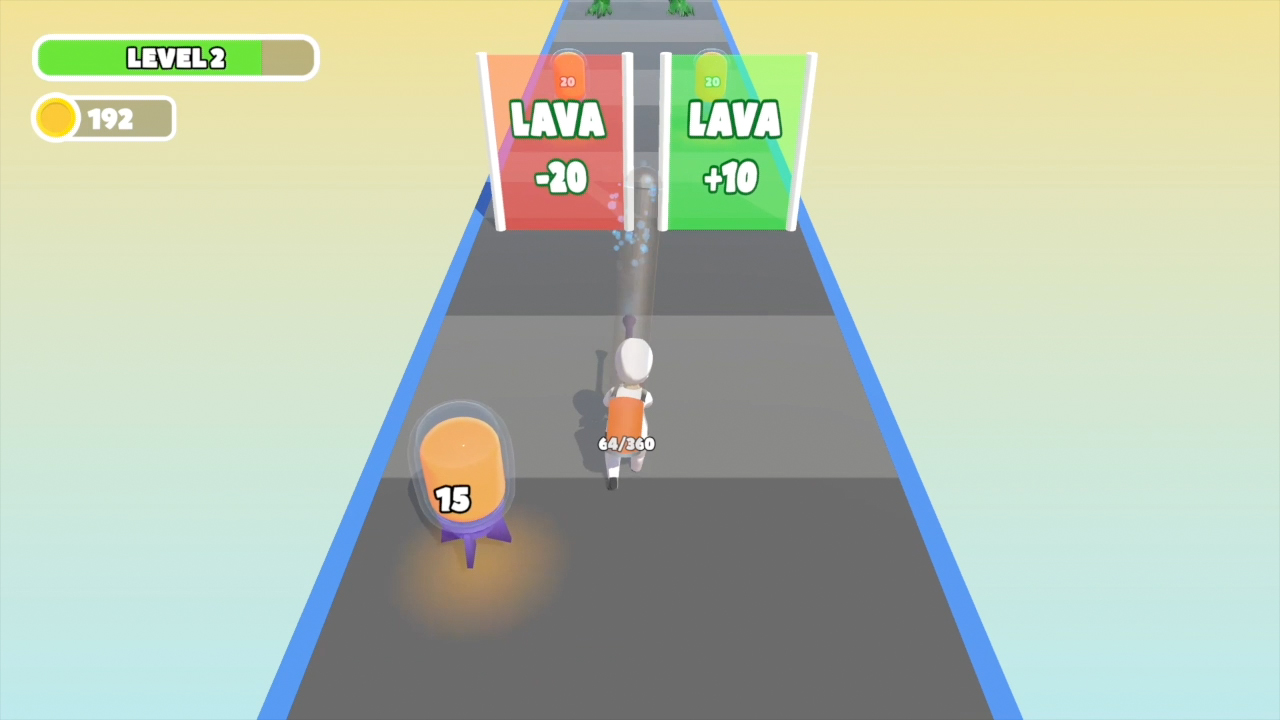This screenshot has height=720, width=1280.
Task: Select the LEVEL 2 progress bar
Action: [175, 58]
